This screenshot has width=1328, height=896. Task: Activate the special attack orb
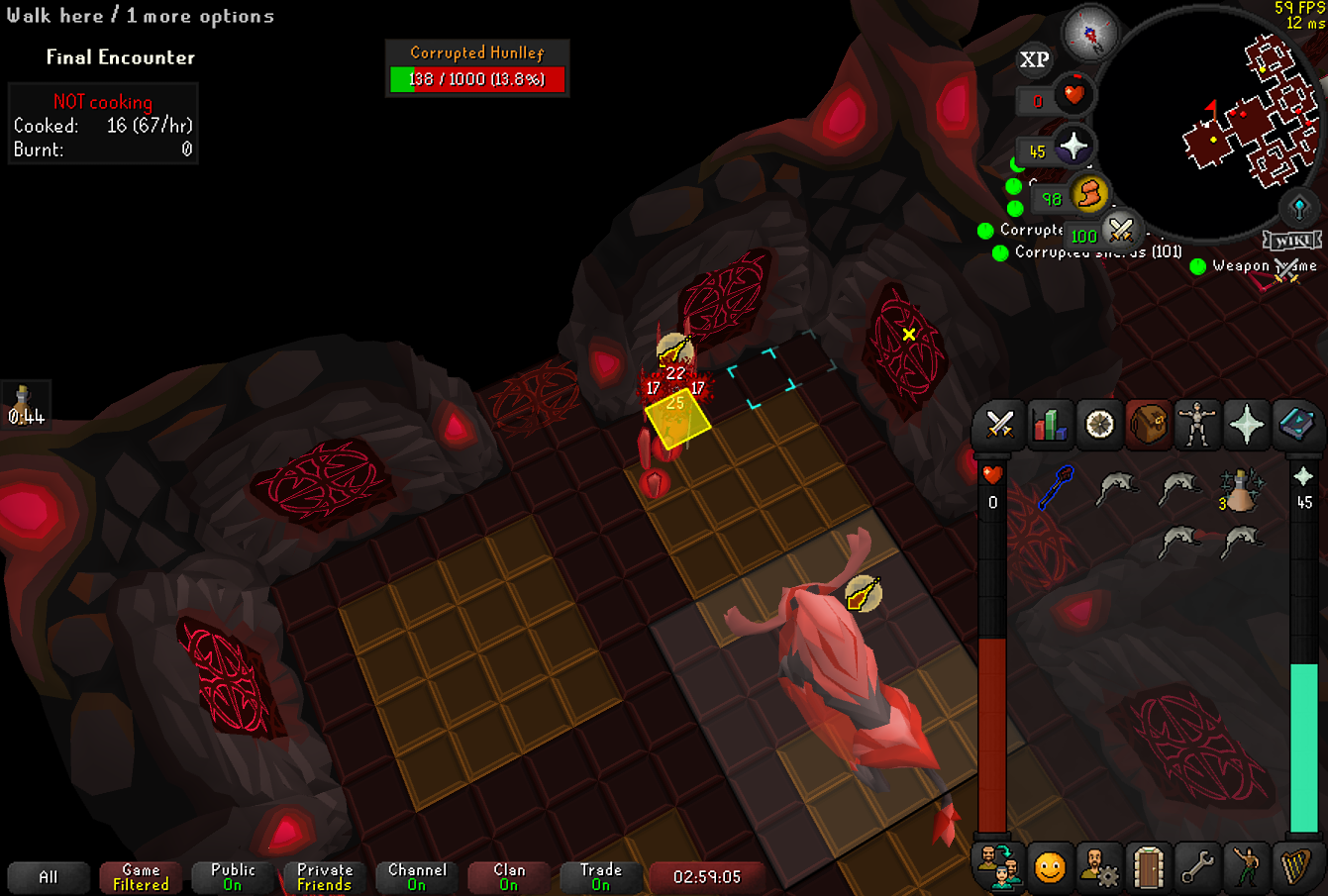1120,231
